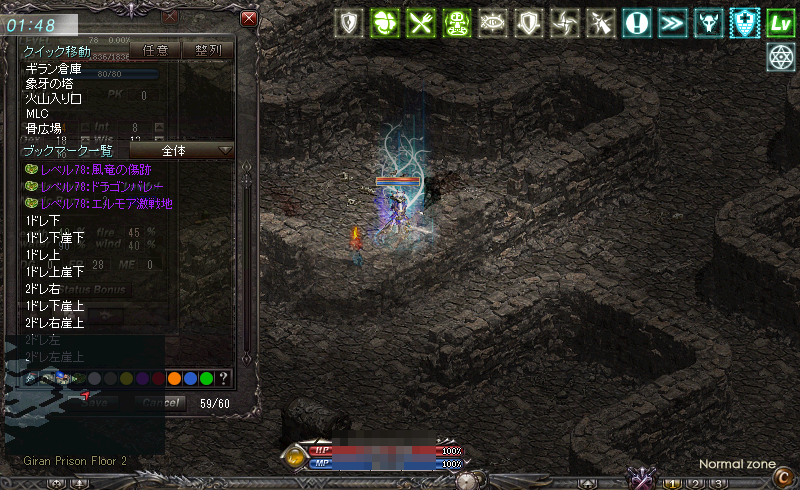This screenshot has height=490, width=800.
Task: Choose the green color swatch
Action: tap(206, 378)
